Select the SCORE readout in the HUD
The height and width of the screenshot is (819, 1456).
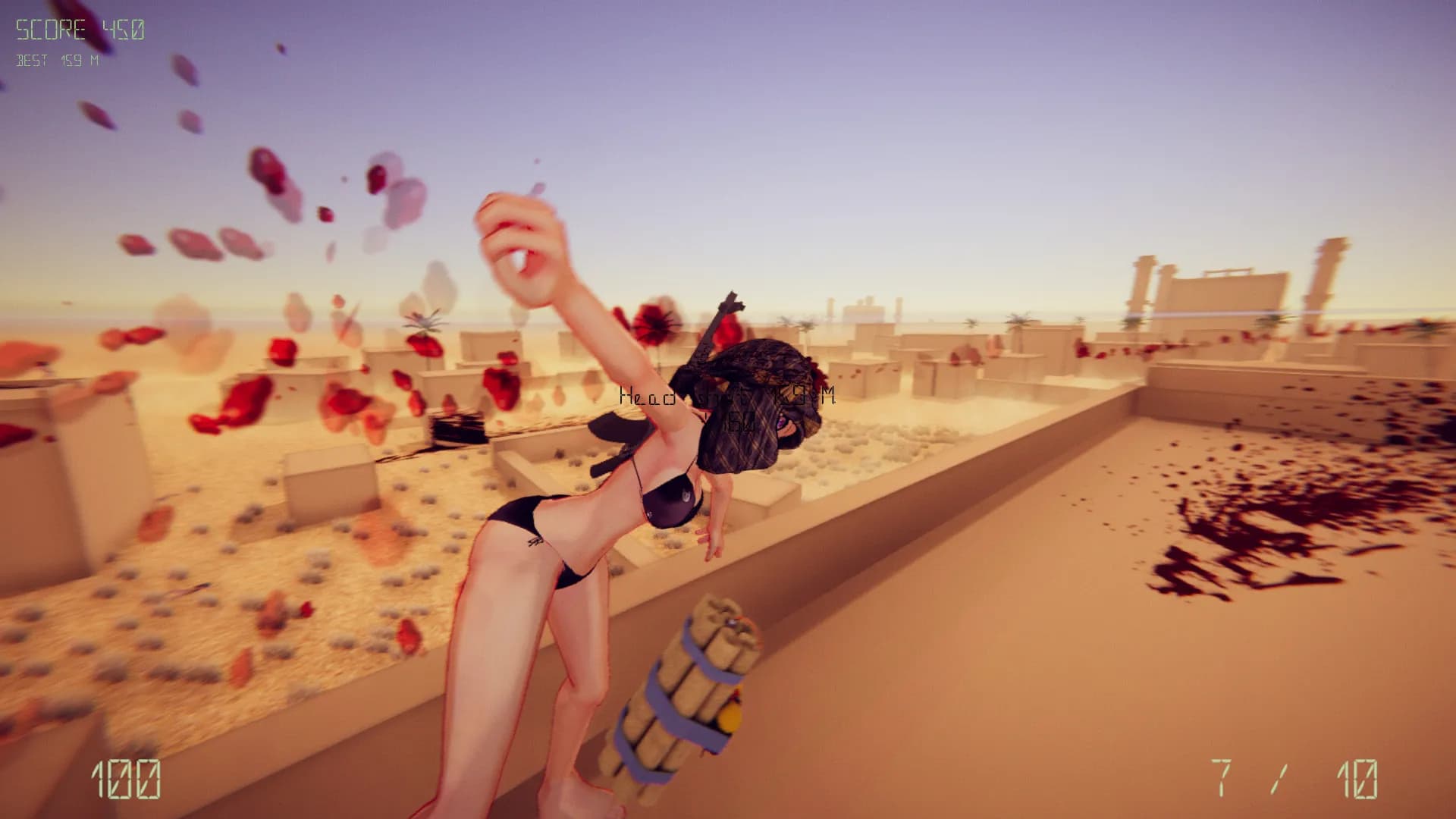click(x=78, y=28)
